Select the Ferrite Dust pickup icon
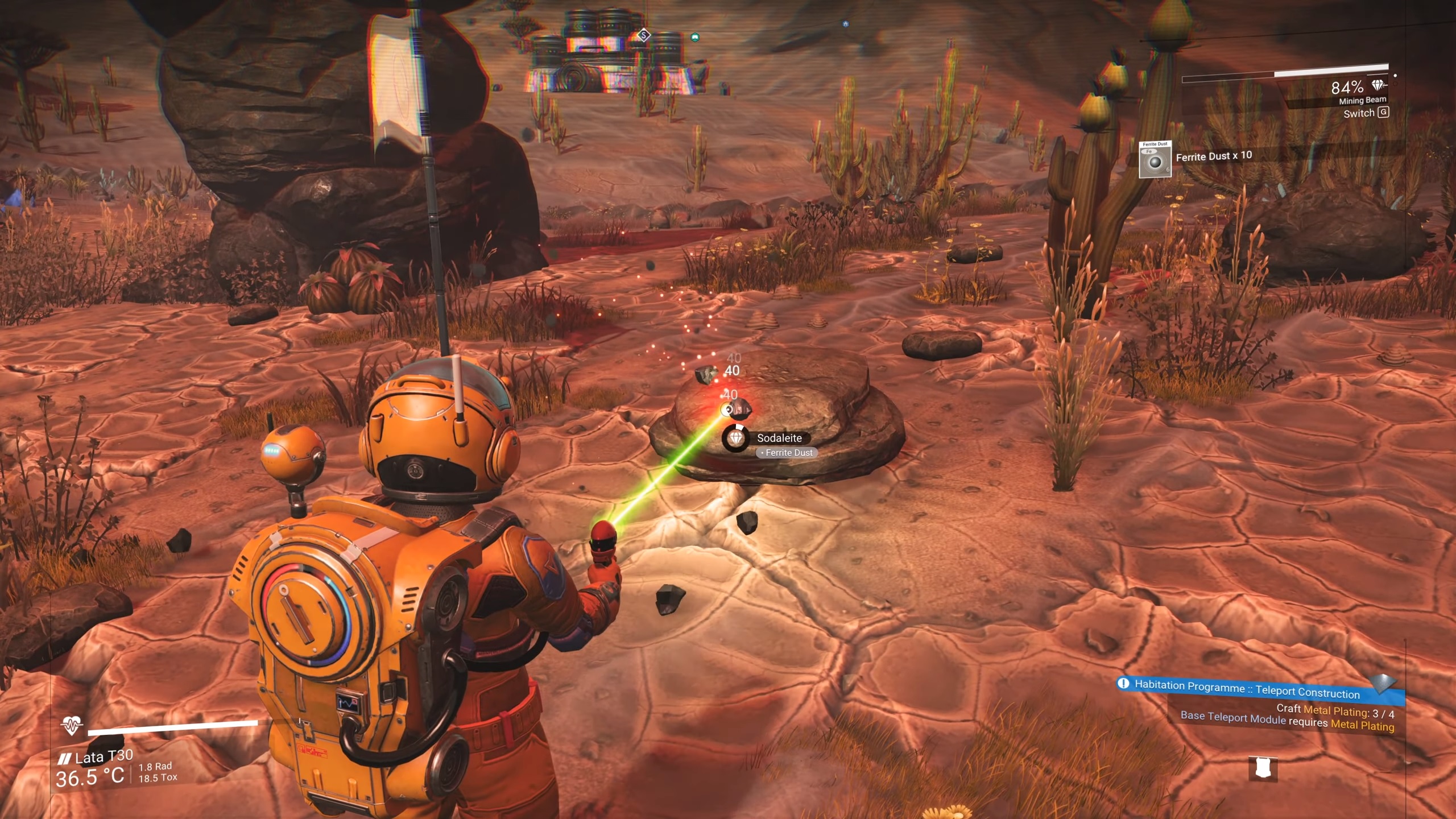Screen dimensions: 1456x819 (1155, 160)
